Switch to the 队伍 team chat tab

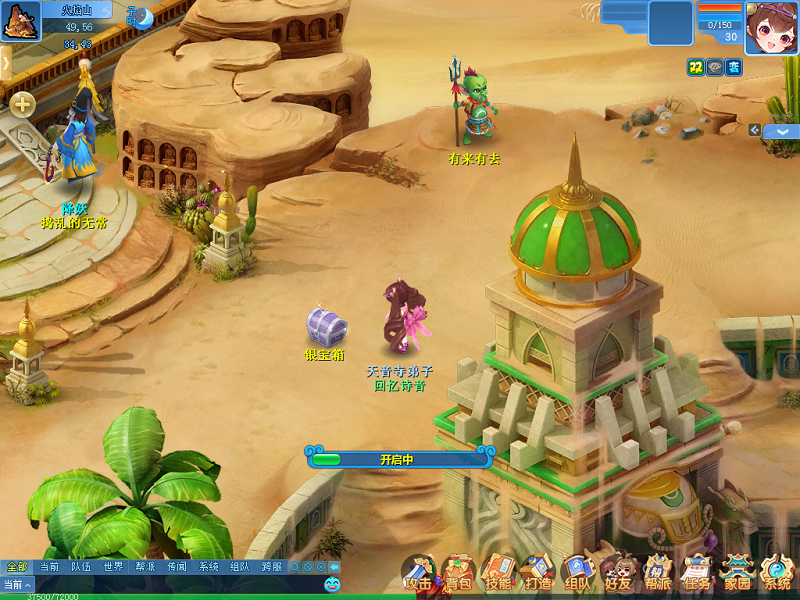[81, 567]
